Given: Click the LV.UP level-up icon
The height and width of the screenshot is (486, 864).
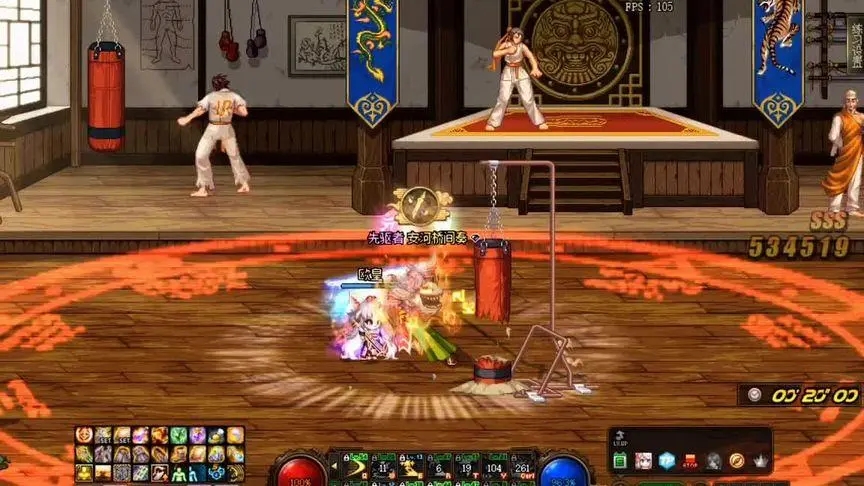Looking at the screenshot, I should 620,438.
